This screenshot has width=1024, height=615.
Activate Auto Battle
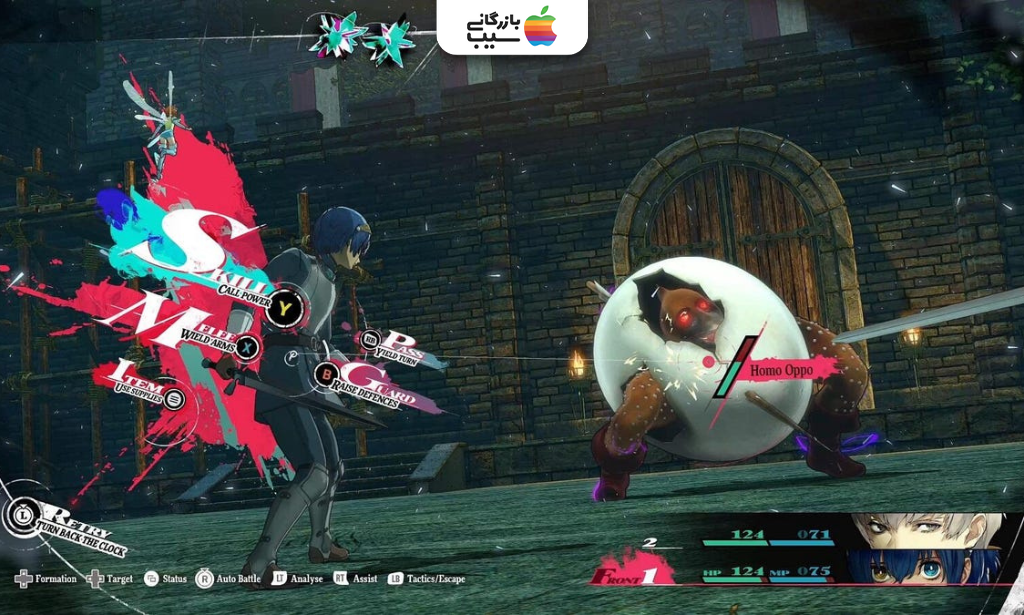[228, 579]
